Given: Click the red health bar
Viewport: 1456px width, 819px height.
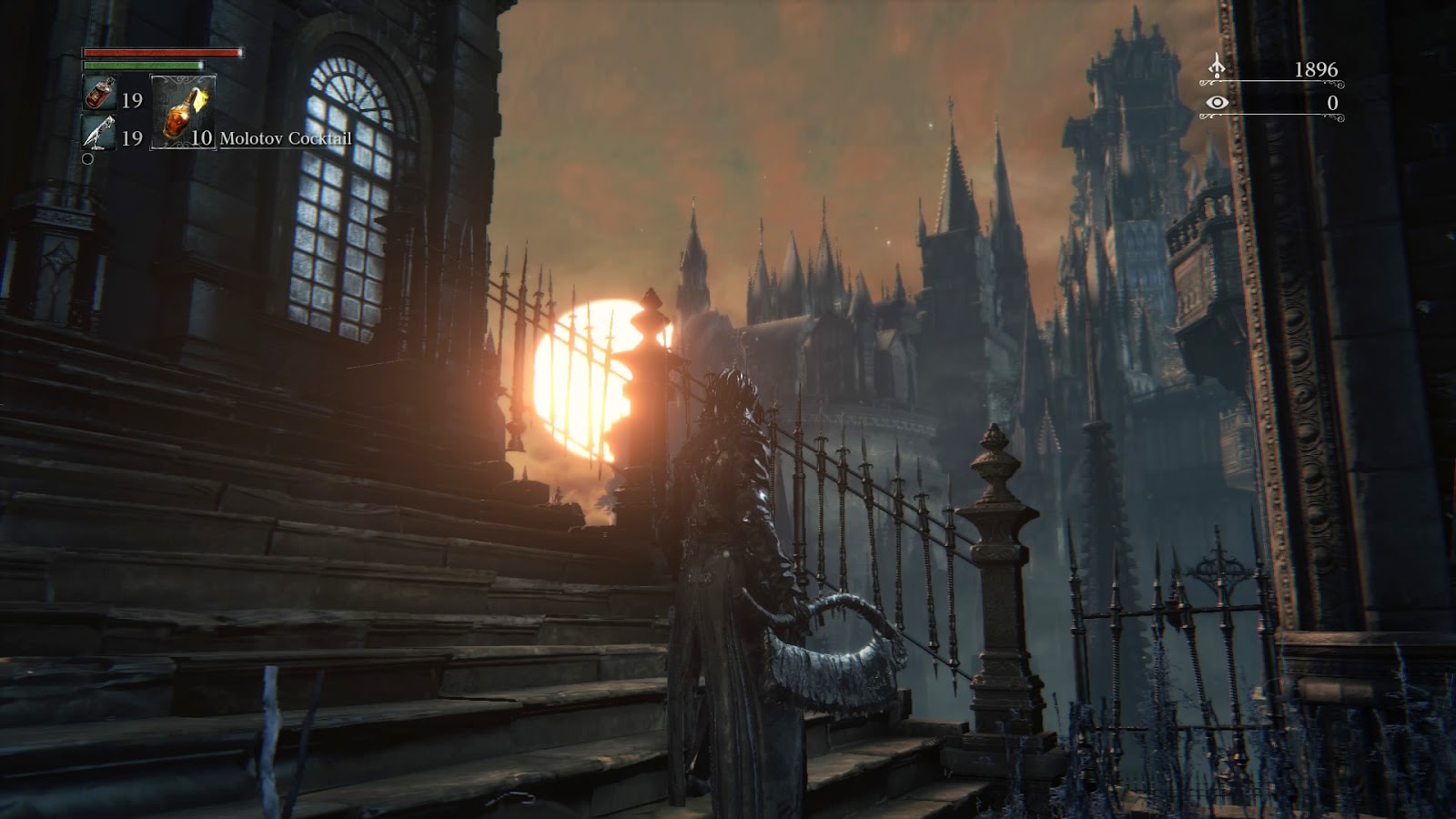Looking at the screenshot, I should coord(164,53).
